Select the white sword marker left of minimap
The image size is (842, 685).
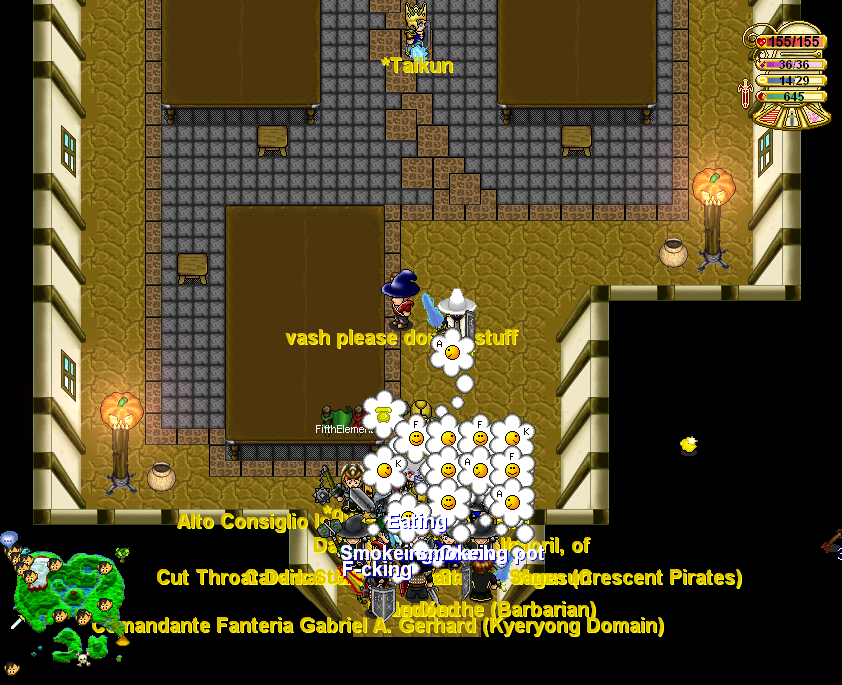tap(17, 622)
